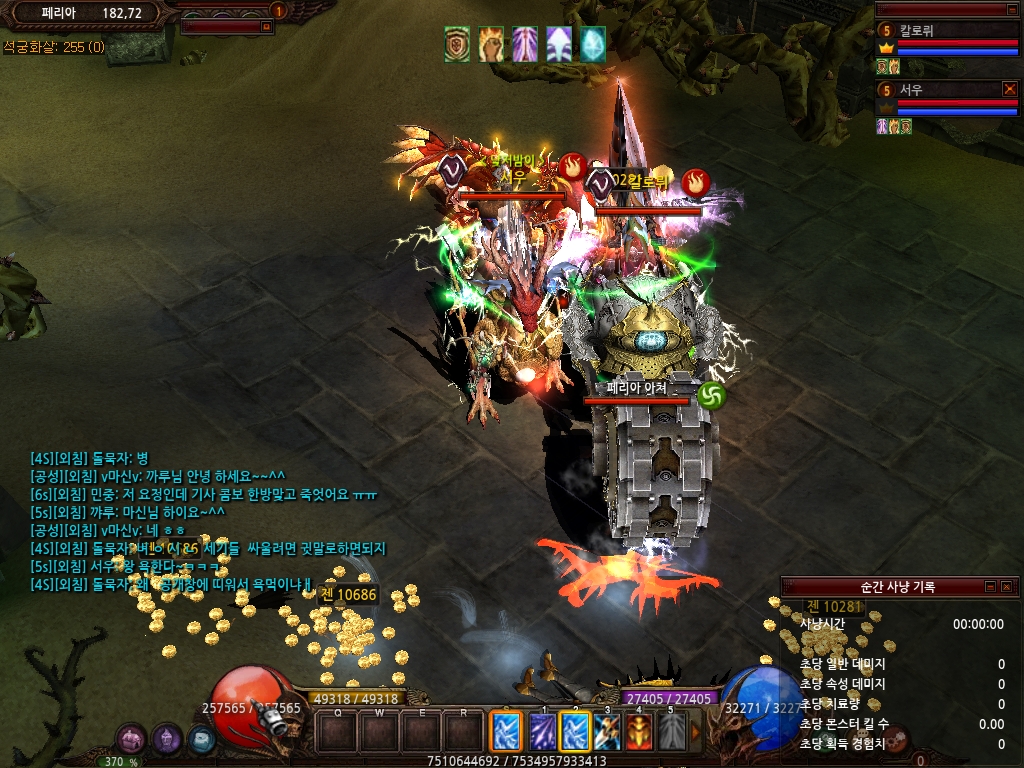Click the shield buff icon at top
This screenshot has width=1024, height=768.
(457, 44)
